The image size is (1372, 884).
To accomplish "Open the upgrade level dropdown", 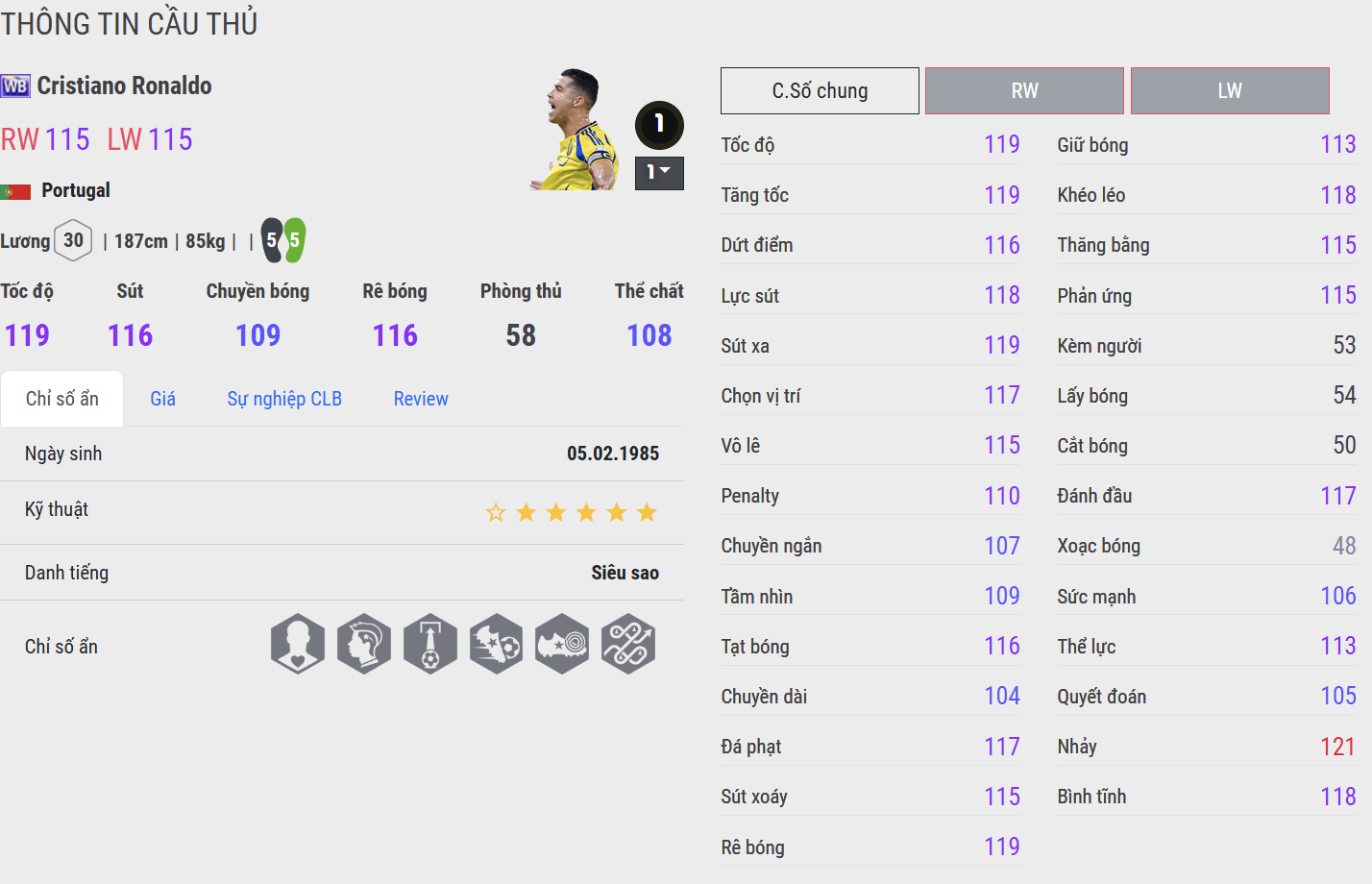I will pos(659,173).
